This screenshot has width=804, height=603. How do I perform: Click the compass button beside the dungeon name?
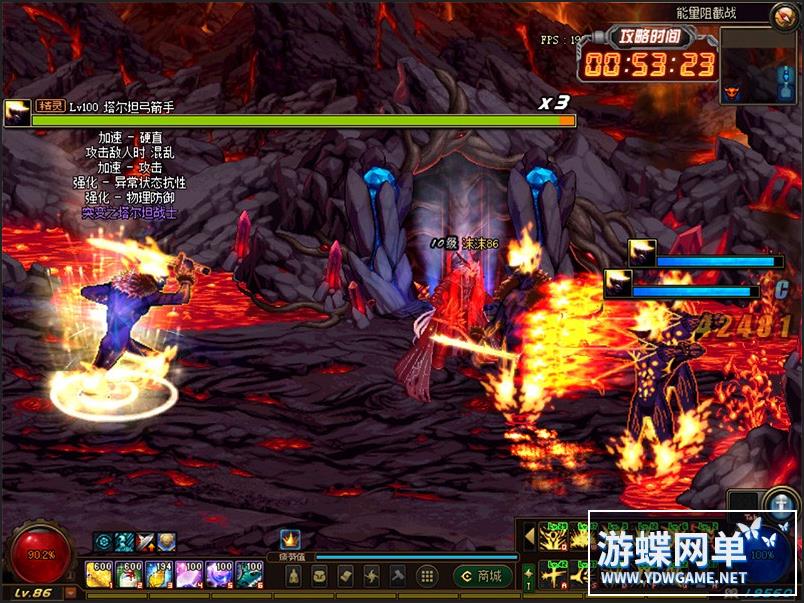click(x=783, y=15)
